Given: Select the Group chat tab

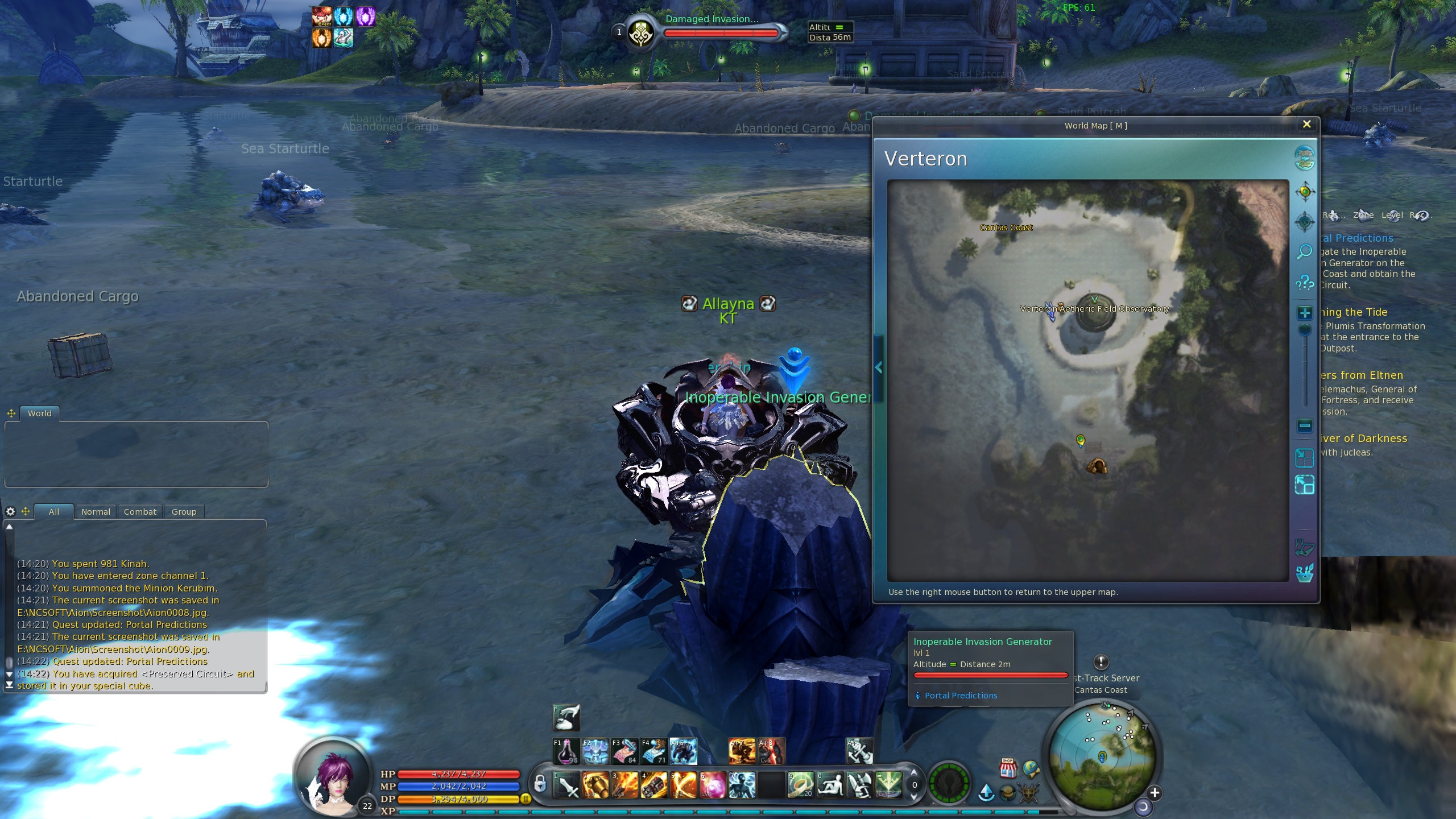Looking at the screenshot, I should (x=184, y=512).
